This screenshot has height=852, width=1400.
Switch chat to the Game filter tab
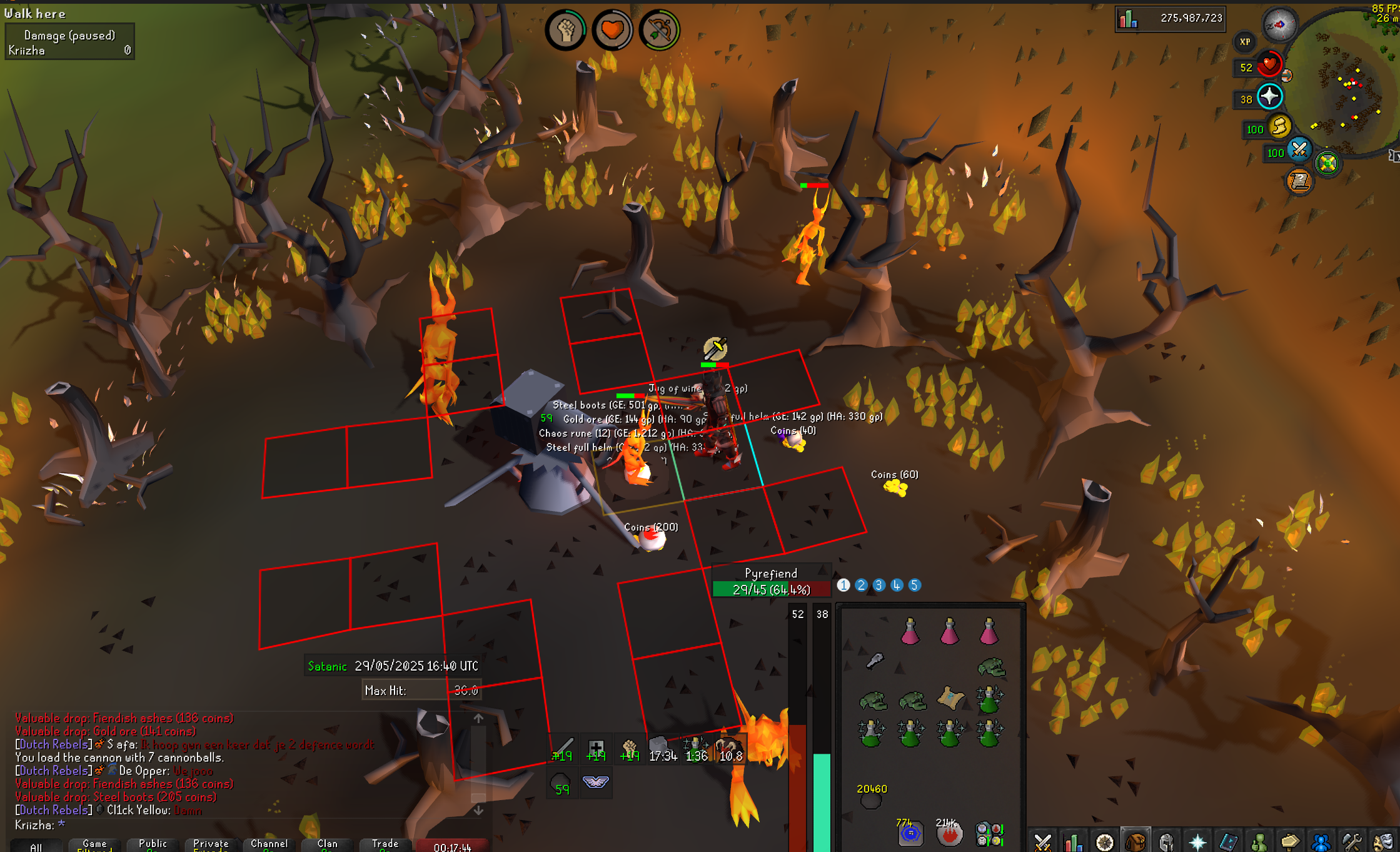pos(94,844)
